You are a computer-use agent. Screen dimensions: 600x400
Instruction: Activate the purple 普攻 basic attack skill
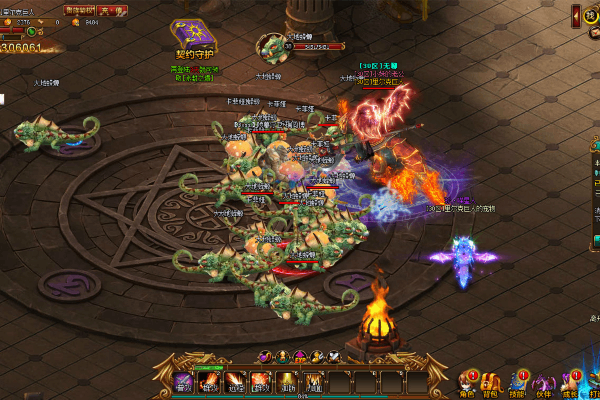(x=183, y=381)
